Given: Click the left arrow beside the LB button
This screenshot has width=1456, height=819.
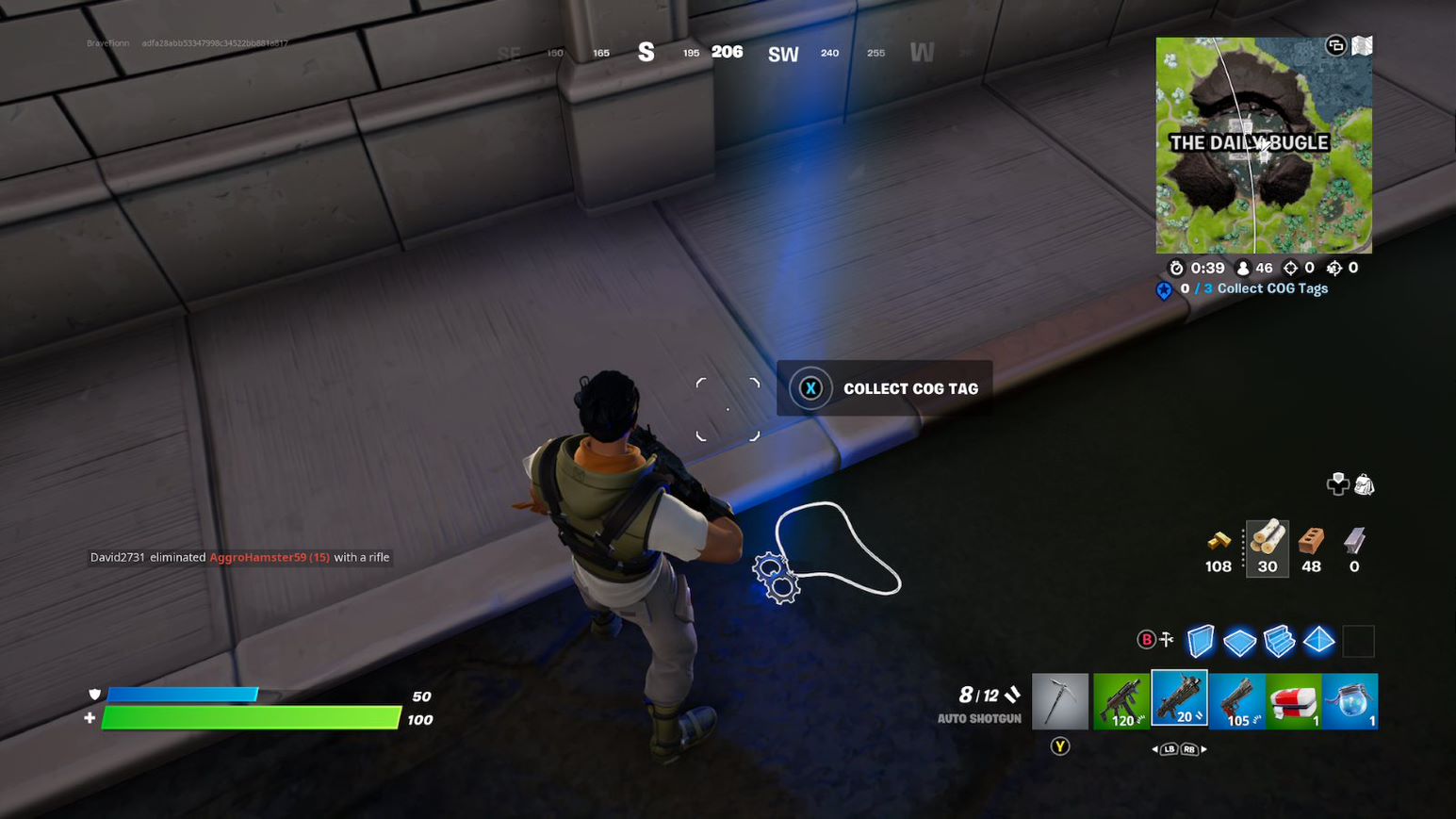Looking at the screenshot, I should [1154, 749].
